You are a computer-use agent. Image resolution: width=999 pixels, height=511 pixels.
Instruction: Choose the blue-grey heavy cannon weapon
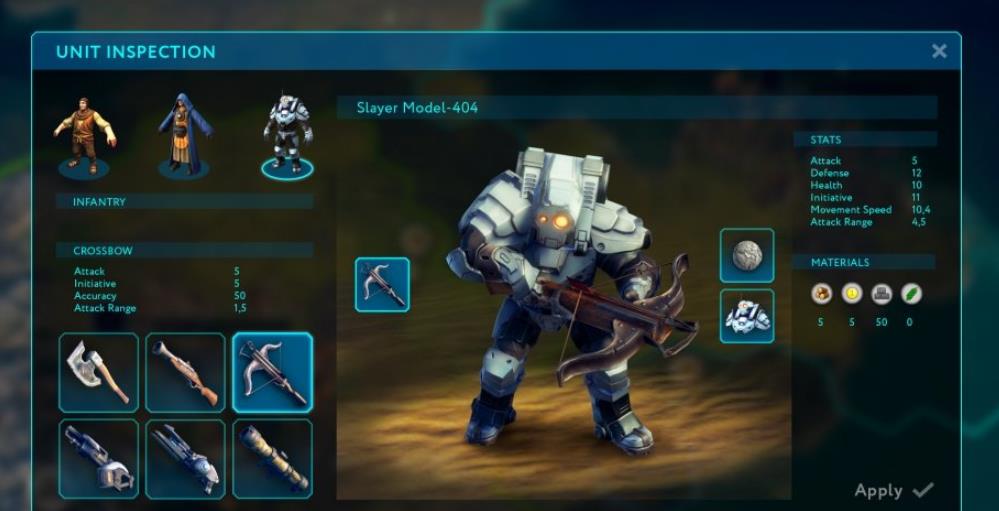(x=185, y=459)
